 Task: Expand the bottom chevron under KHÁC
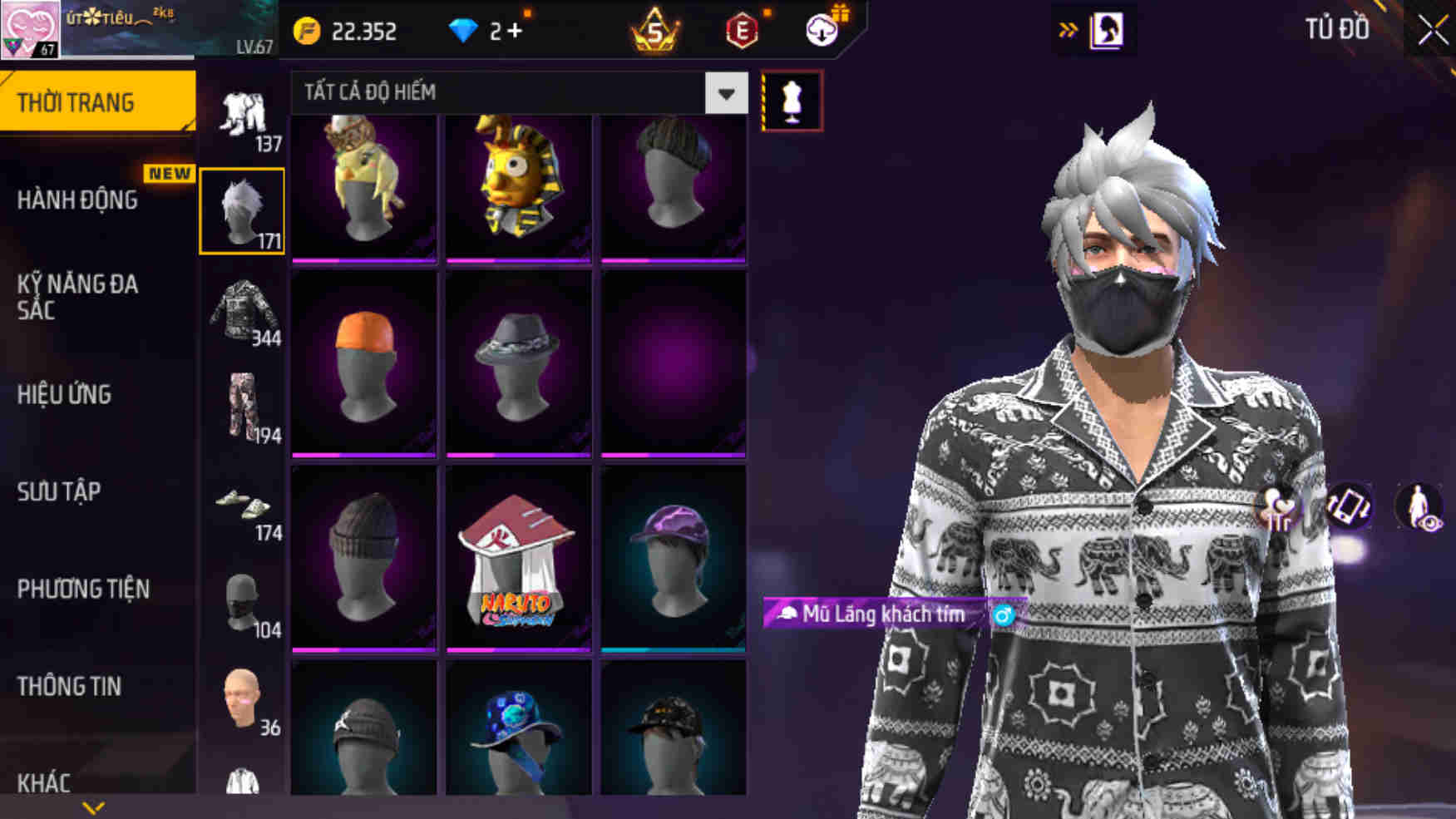point(91,805)
